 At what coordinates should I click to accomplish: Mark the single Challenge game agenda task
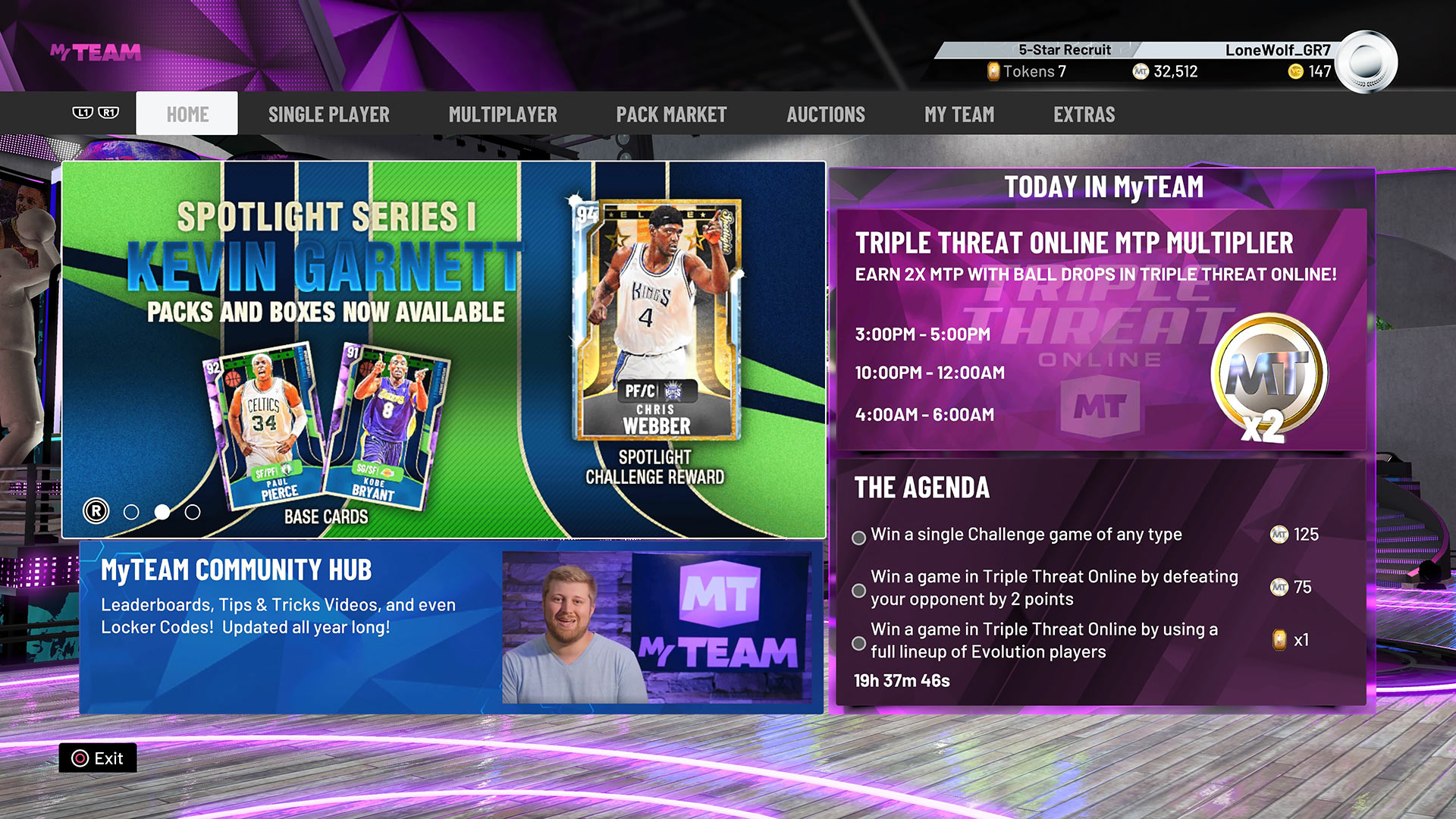coord(858,538)
